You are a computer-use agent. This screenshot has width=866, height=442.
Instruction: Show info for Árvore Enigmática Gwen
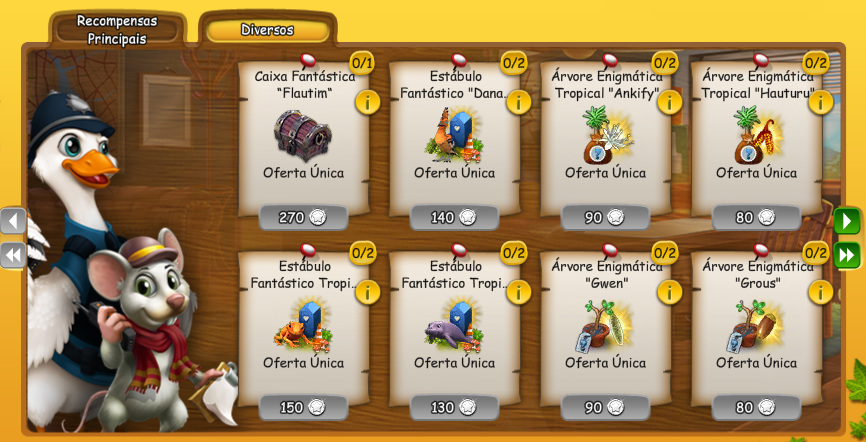[x=669, y=291]
